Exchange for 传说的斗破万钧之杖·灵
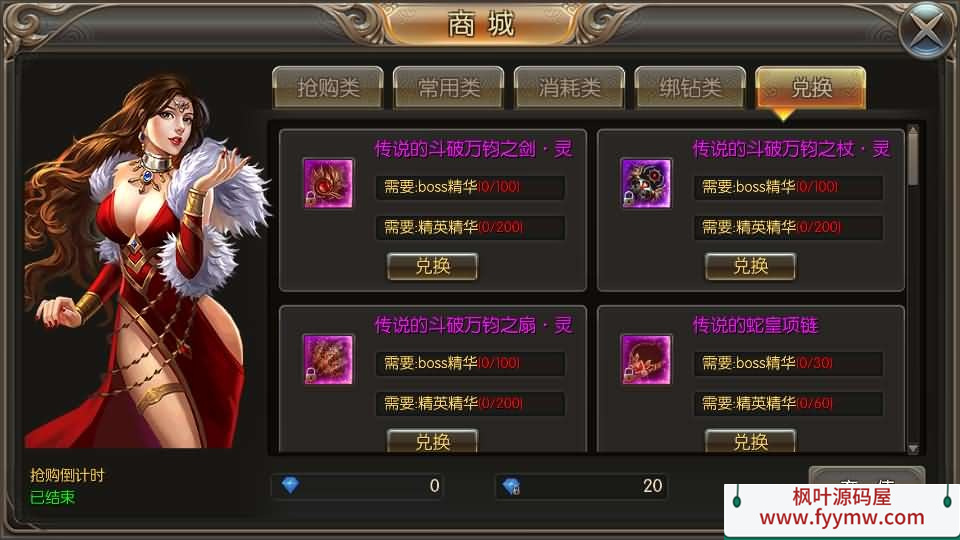960x540 pixels. coord(750,266)
